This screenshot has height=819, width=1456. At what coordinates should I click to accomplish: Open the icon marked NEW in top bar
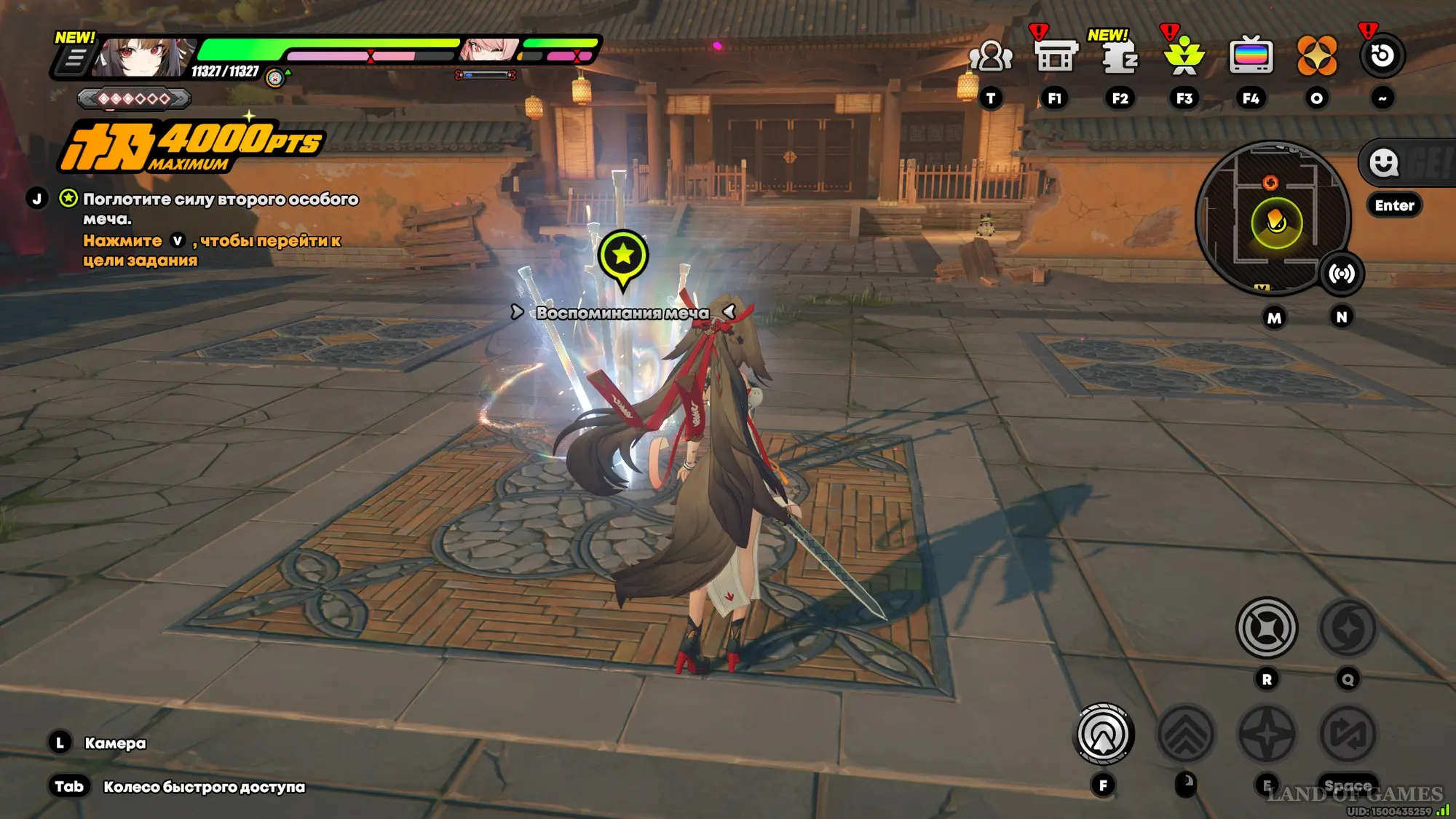click(x=1119, y=56)
